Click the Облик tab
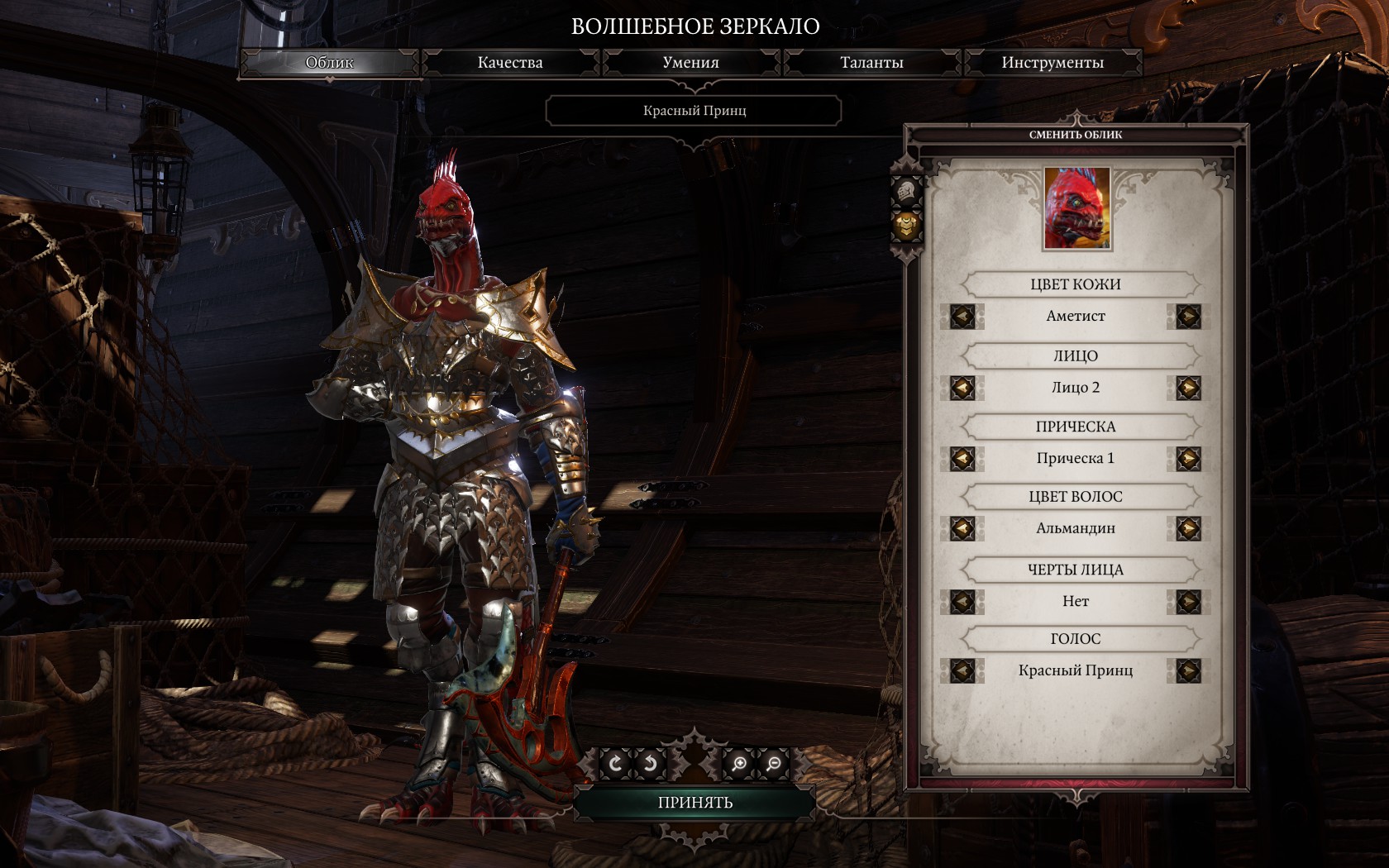Viewport: 1389px width, 868px height. [329, 63]
